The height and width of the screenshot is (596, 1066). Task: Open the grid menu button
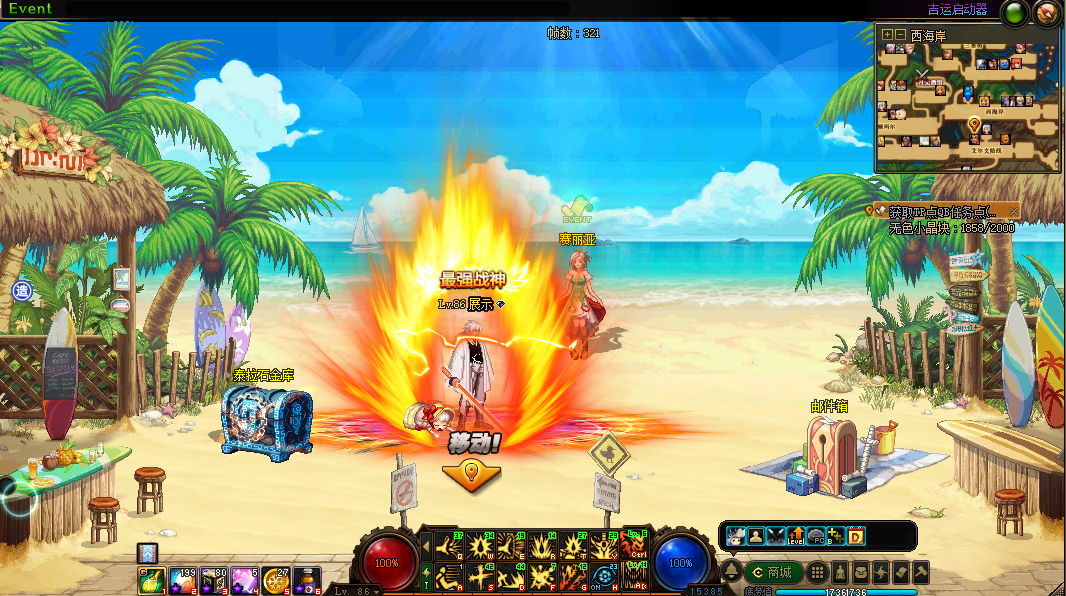coord(817,573)
